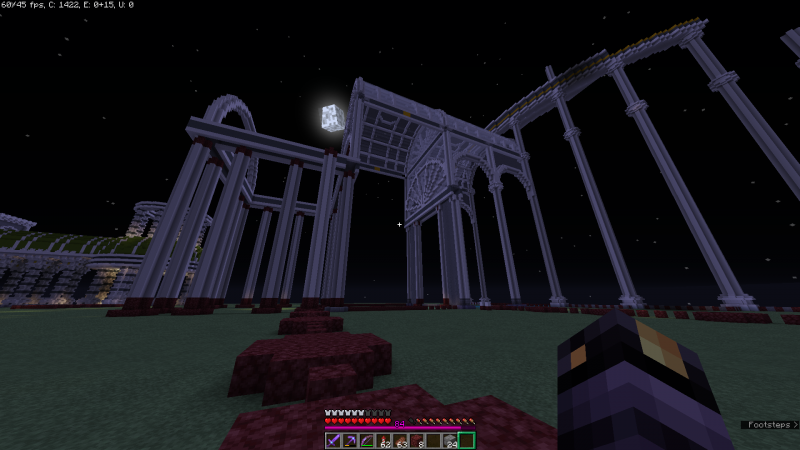Choose the gray block stack of 24

(x=449, y=440)
